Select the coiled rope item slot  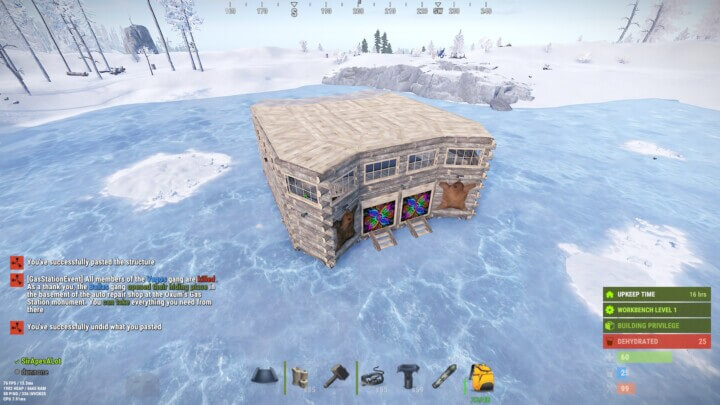pyautogui.click(x=374, y=376)
